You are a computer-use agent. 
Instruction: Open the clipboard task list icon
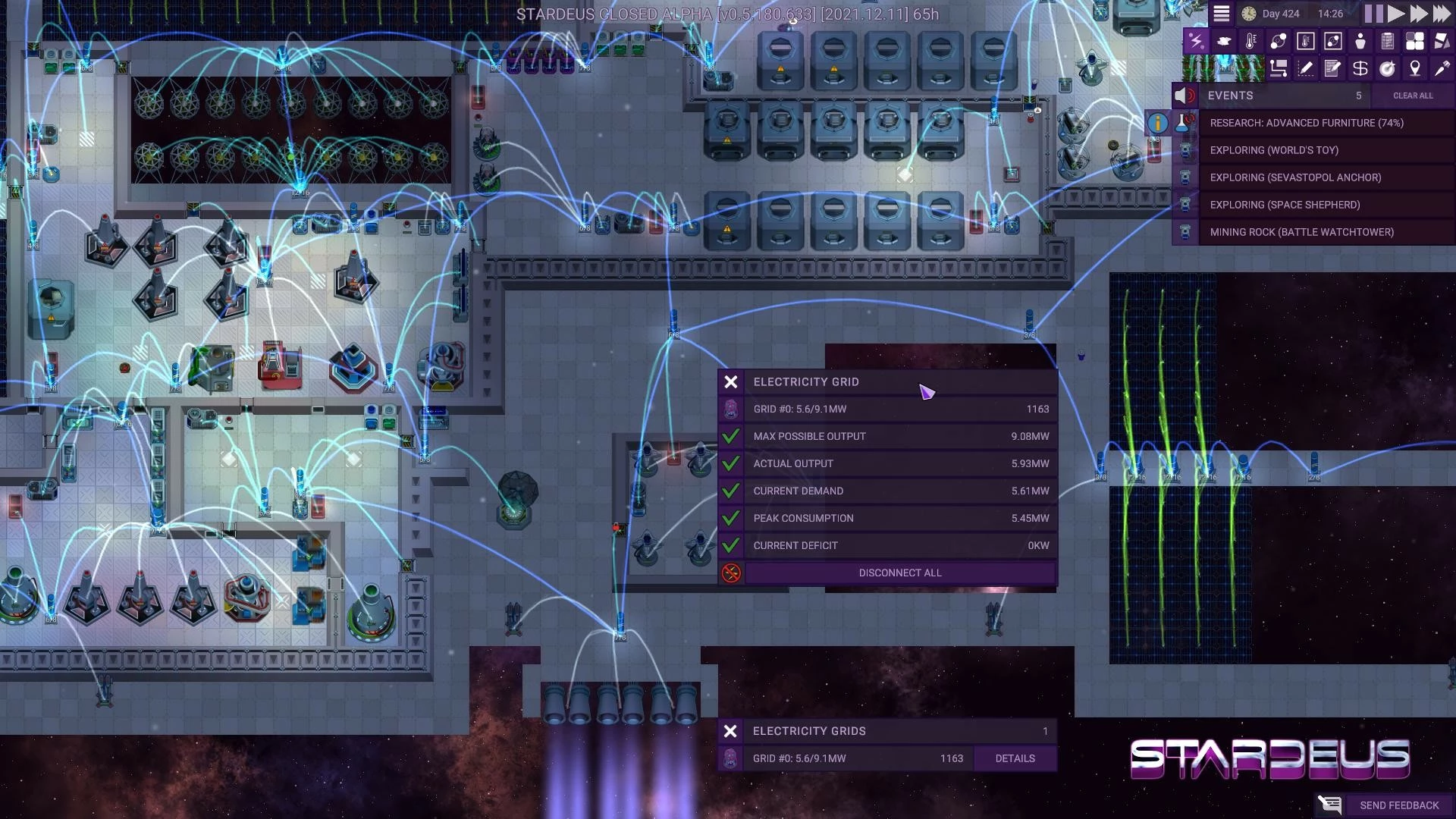(1388, 42)
